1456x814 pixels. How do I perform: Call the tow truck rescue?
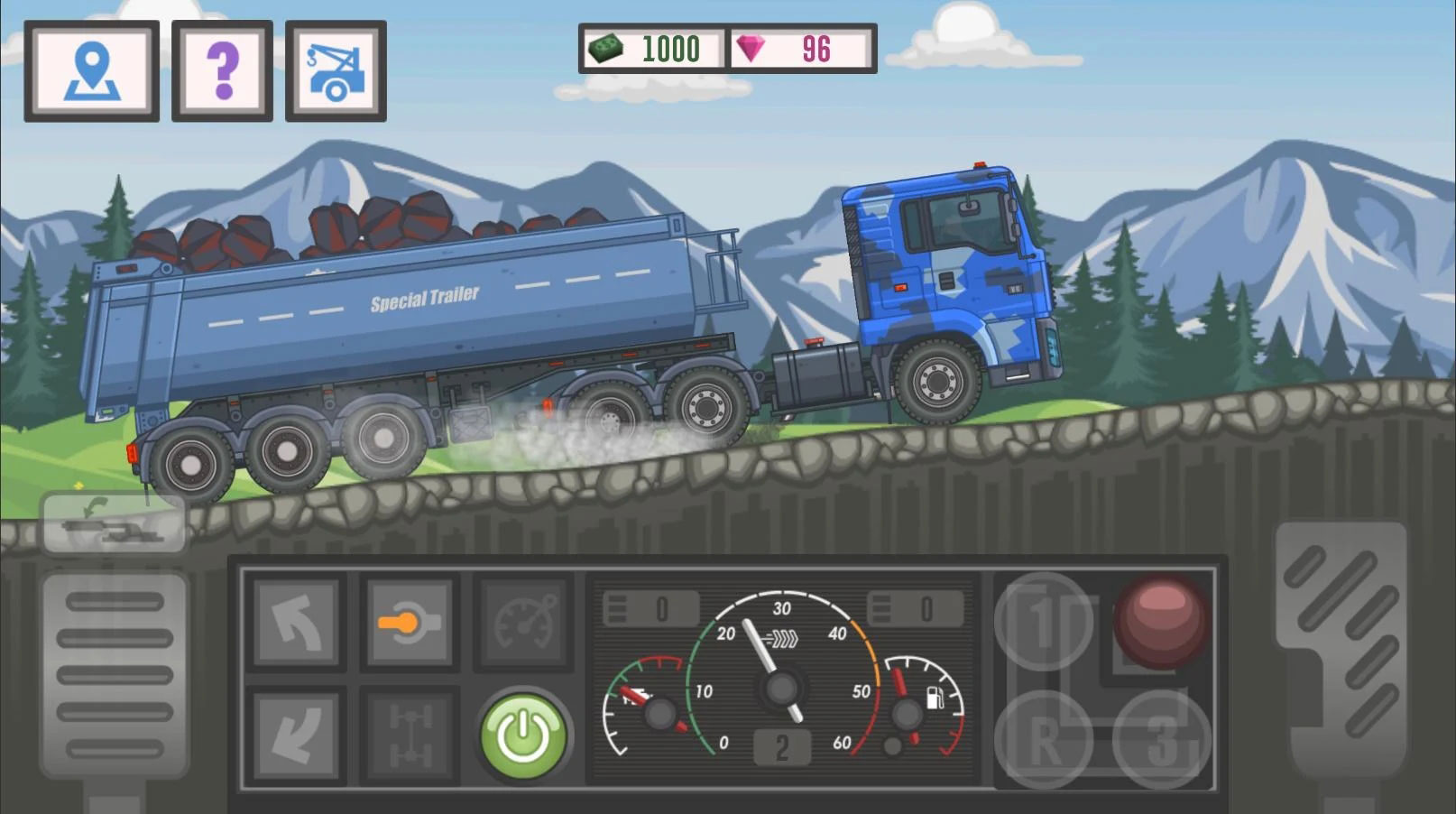coord(336,71)
